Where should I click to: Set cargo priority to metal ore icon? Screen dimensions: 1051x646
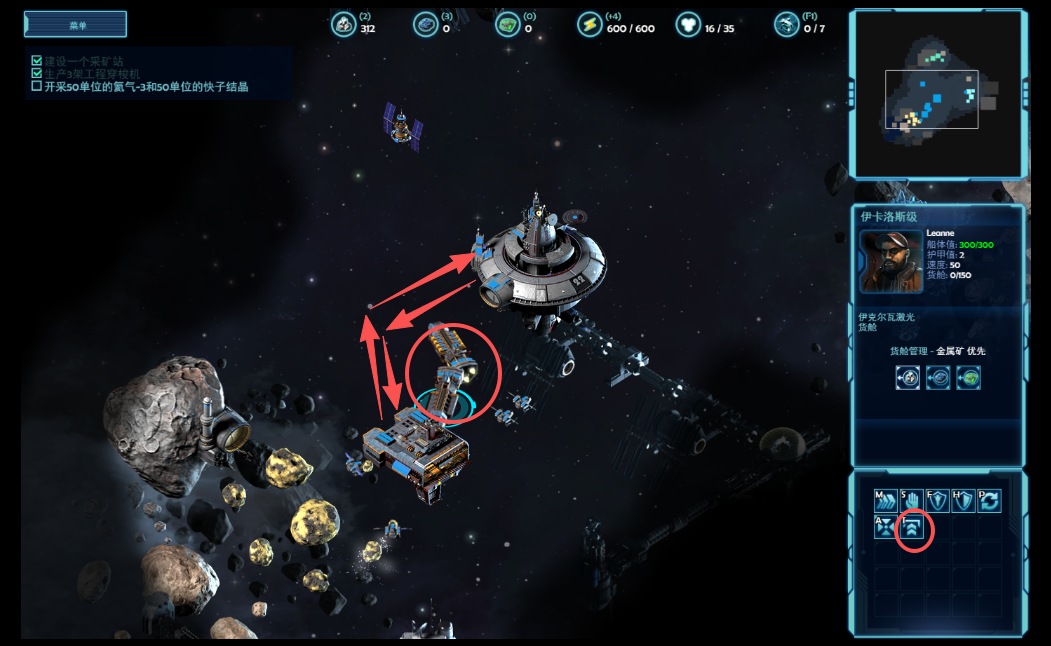[908, 377]
